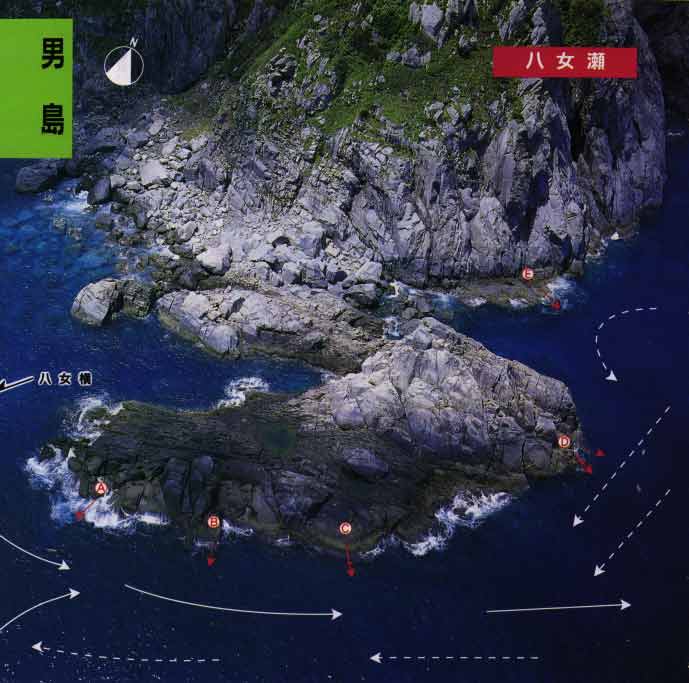
Task: Pick fishing spot marker C
Action: 346,528
